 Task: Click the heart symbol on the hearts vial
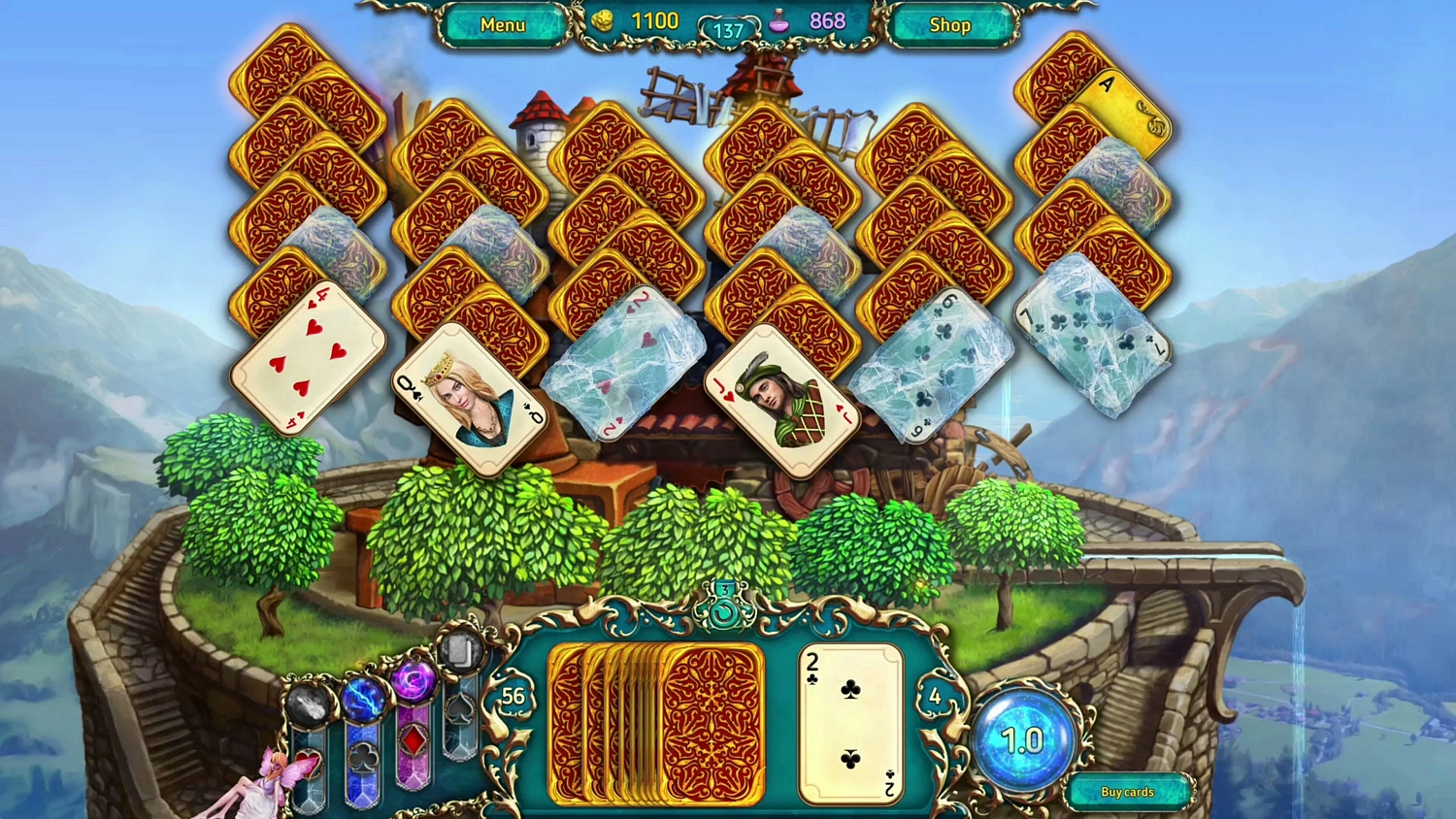click(308, 764)
